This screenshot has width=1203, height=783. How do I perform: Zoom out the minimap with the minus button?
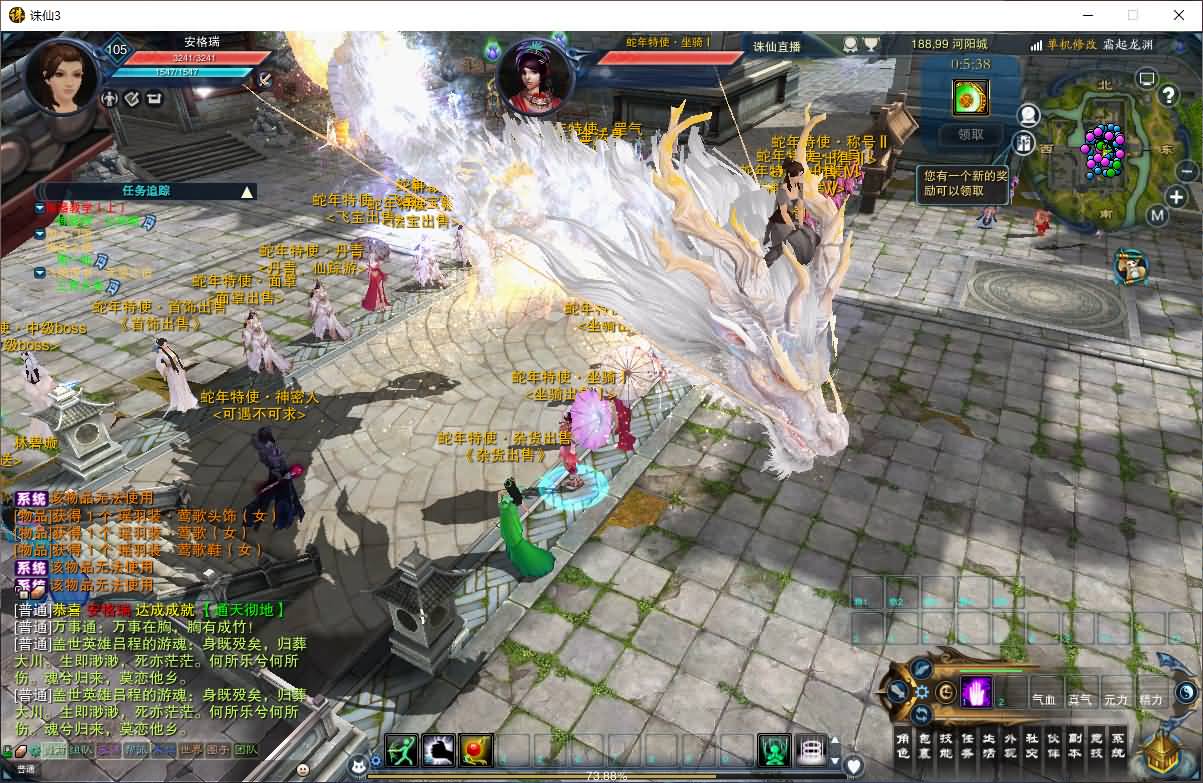pos(1188,171)
